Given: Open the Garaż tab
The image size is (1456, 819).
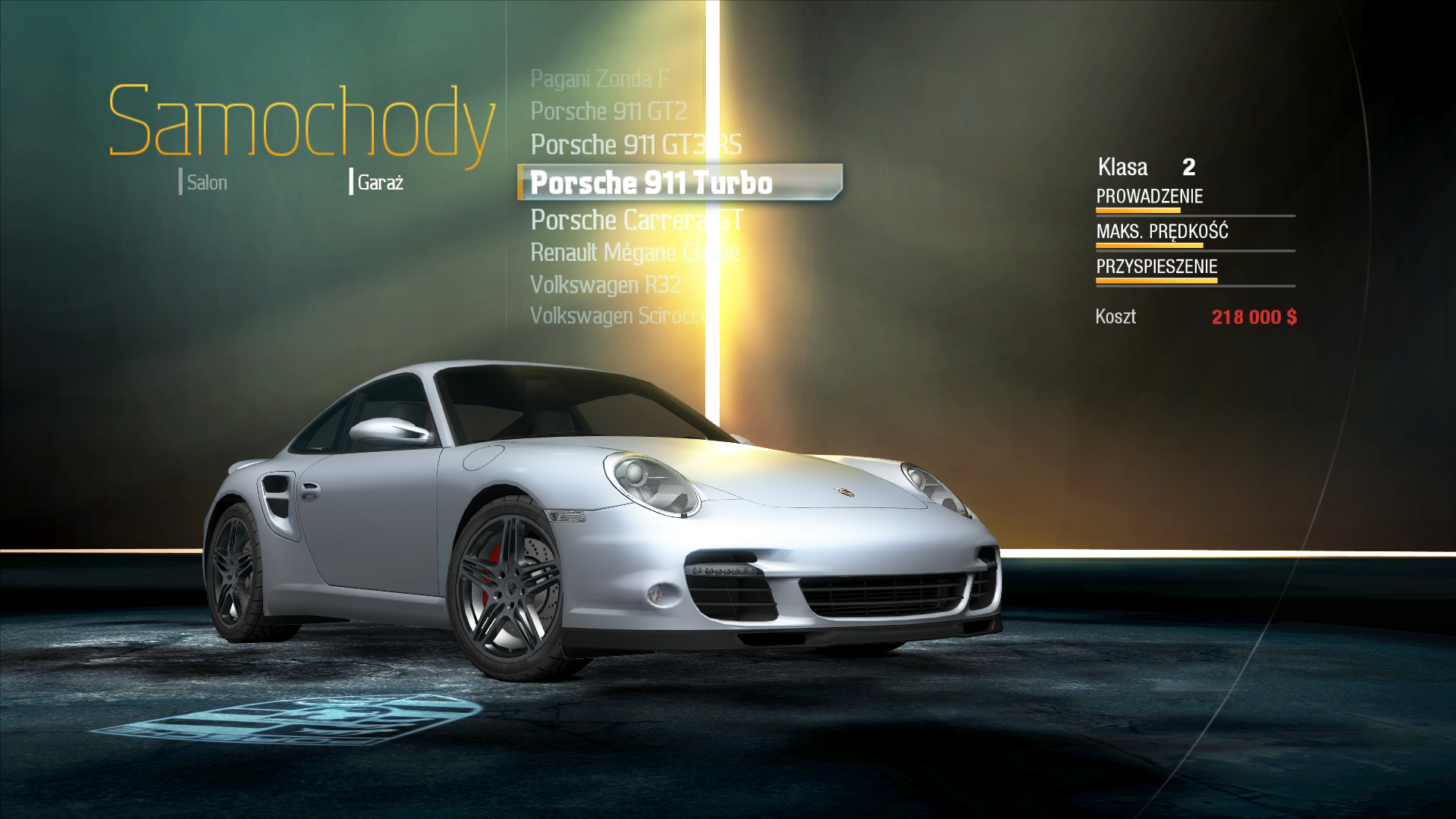Looking at the screenshot, I should click(x=379, y=183).
